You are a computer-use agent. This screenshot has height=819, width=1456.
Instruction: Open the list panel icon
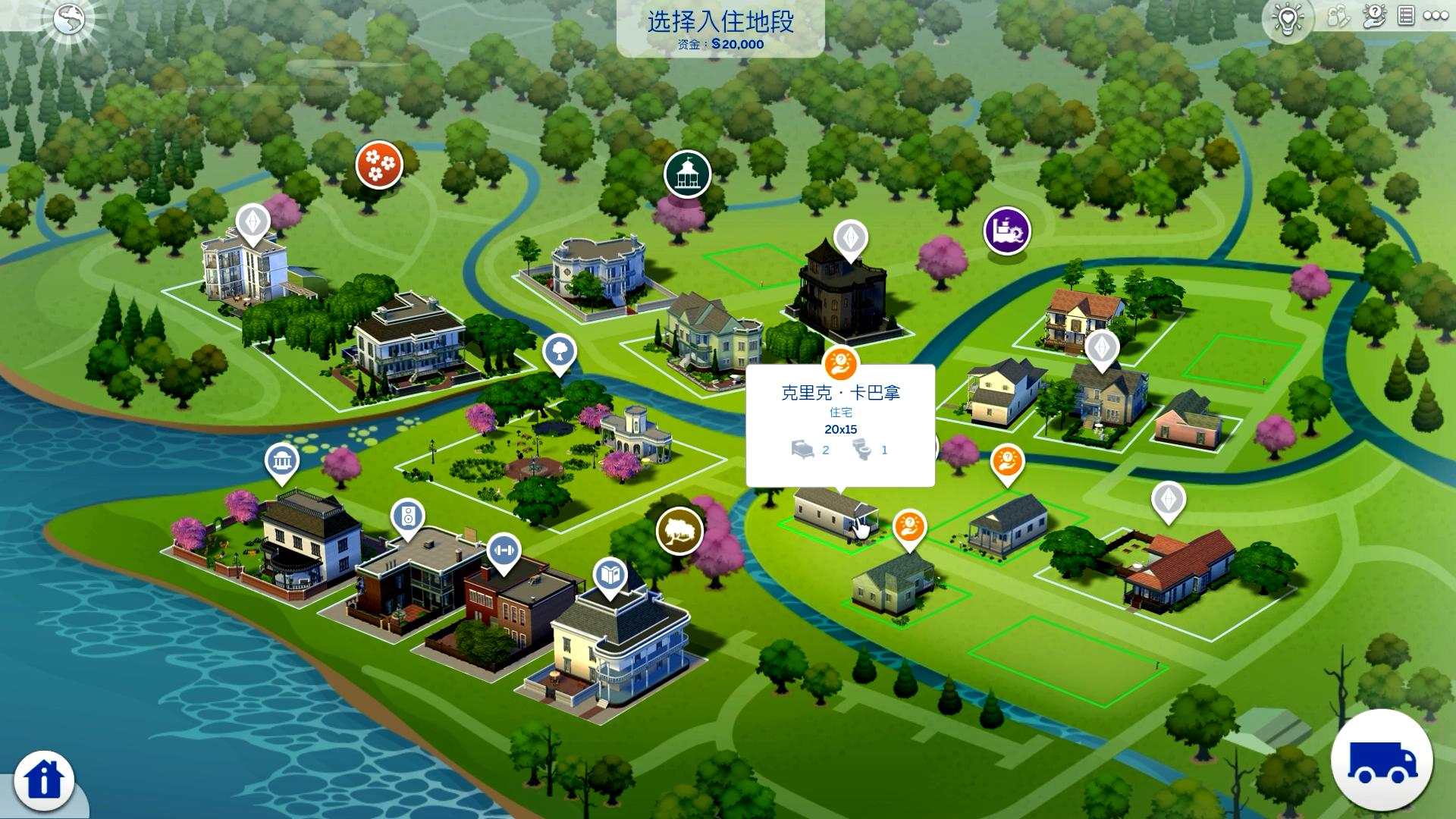1406,16
